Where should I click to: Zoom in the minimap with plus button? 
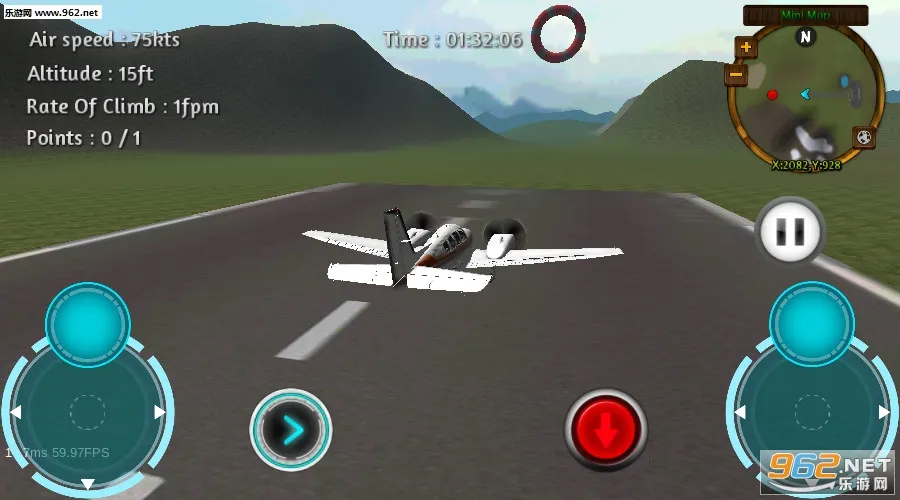tap(746, 47)
